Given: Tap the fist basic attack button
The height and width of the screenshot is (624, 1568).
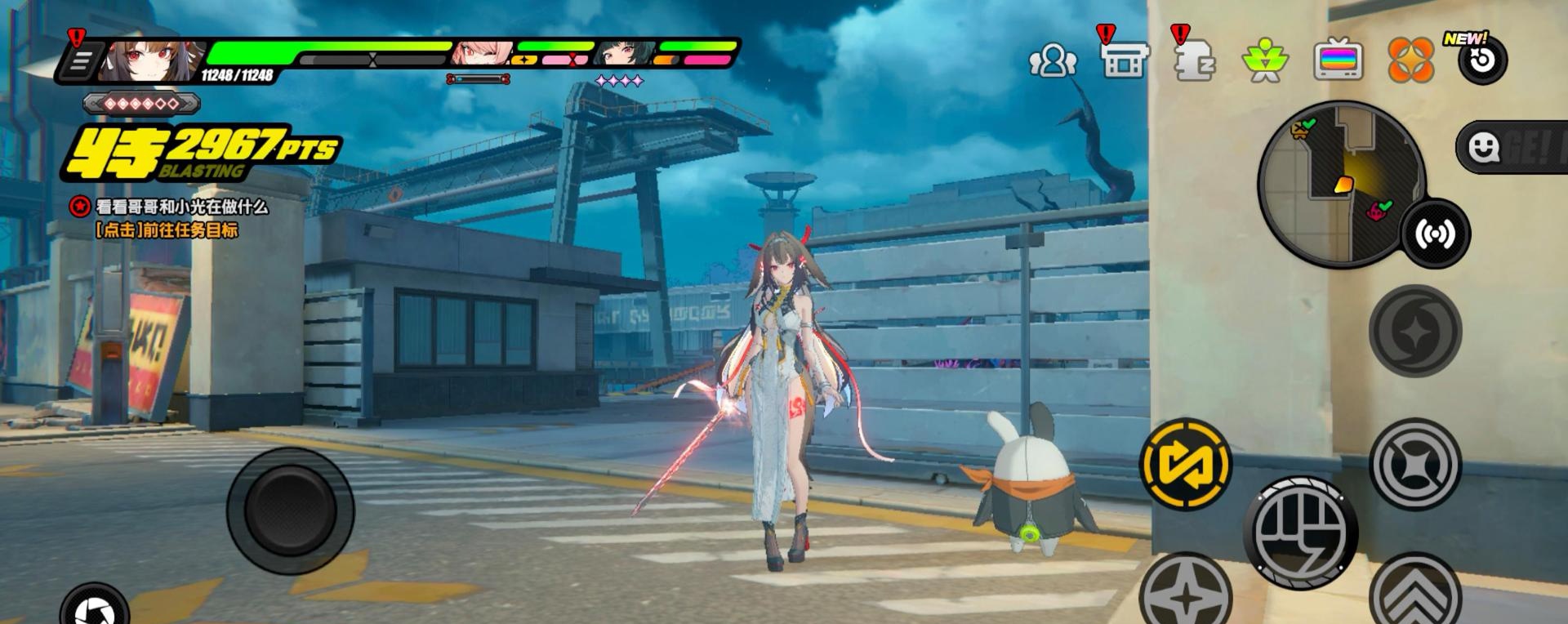Looking at the screenshot, I should (x=1300, y=532).
